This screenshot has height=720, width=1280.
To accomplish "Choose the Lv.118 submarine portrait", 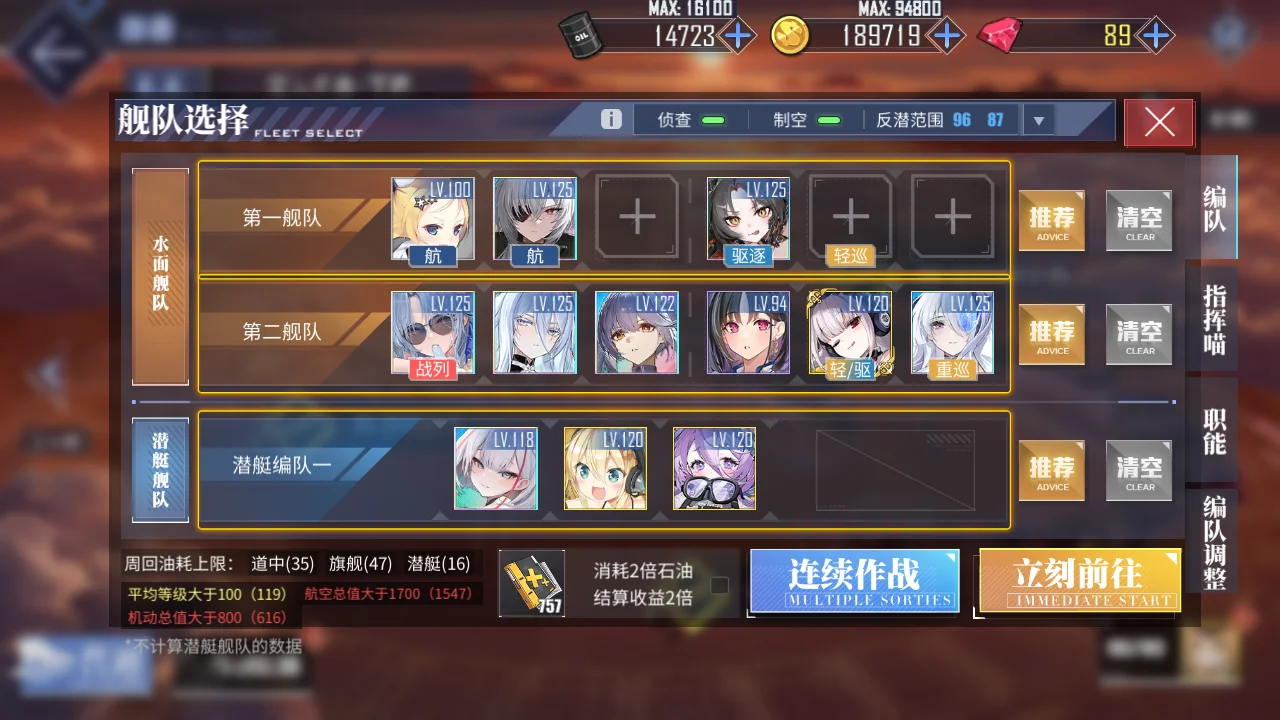I will [496, 468].
